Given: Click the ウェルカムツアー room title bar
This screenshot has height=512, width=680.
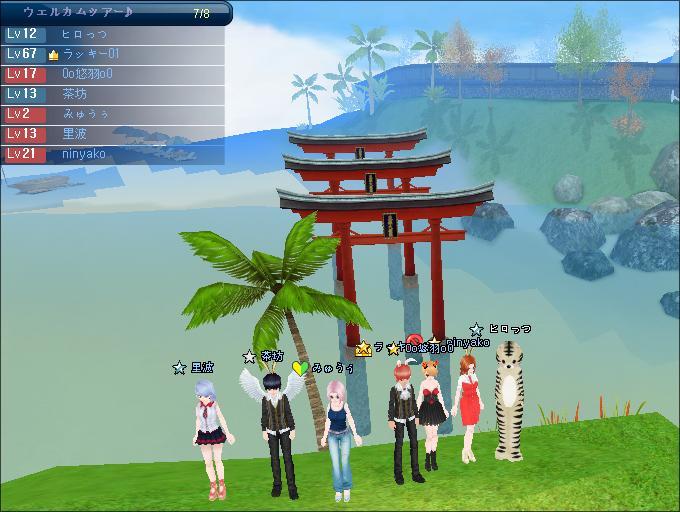Looking at the screenshot, I should pyautogui.click(x=112, y=13).
